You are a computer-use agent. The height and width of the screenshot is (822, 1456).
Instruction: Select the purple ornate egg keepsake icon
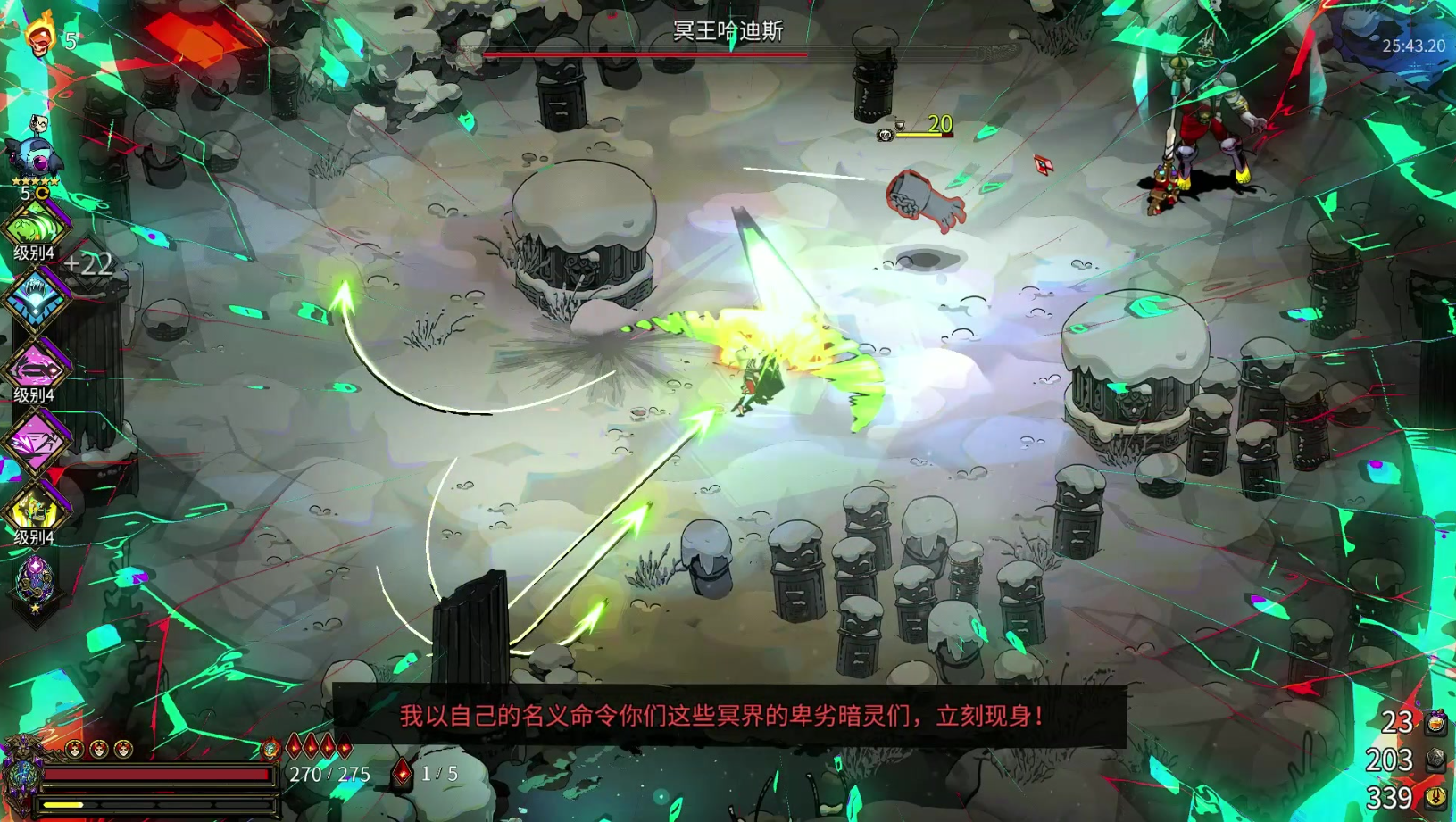pyautogui.click(x=36, y=582)
